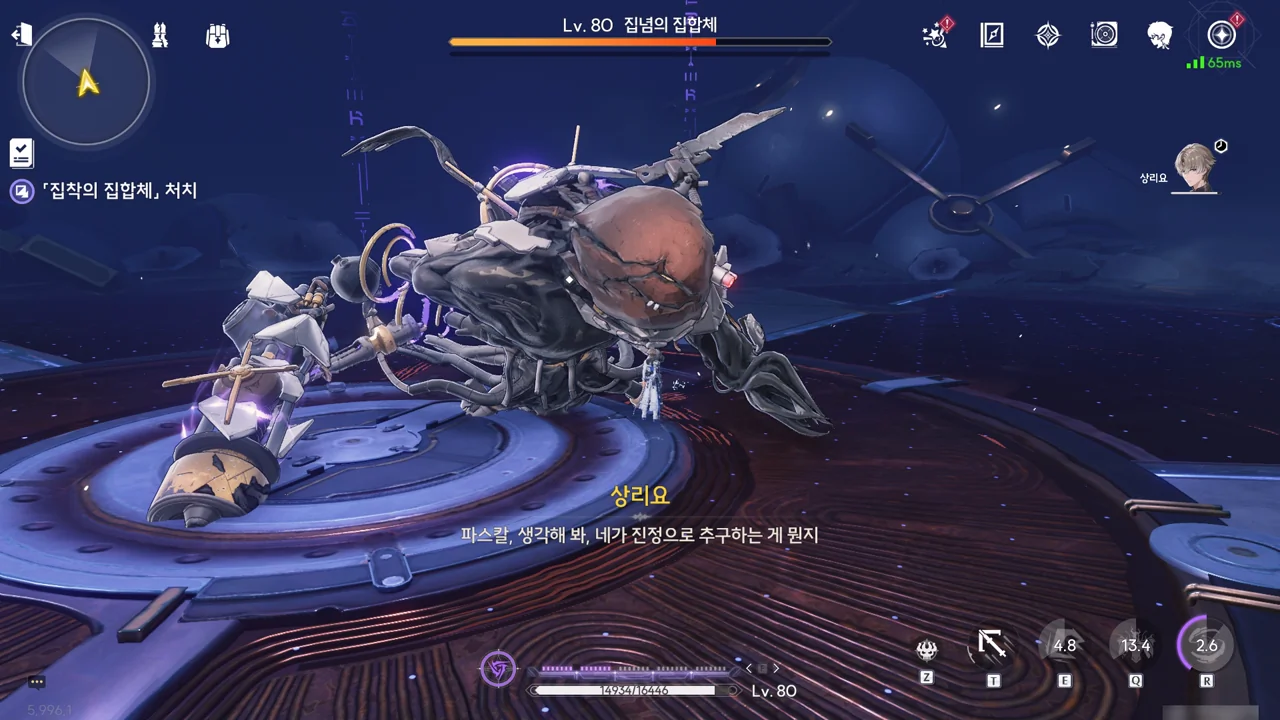Screen dimensions: 1280x720
Task: Open the turntable record icon
Action: 1104,36
